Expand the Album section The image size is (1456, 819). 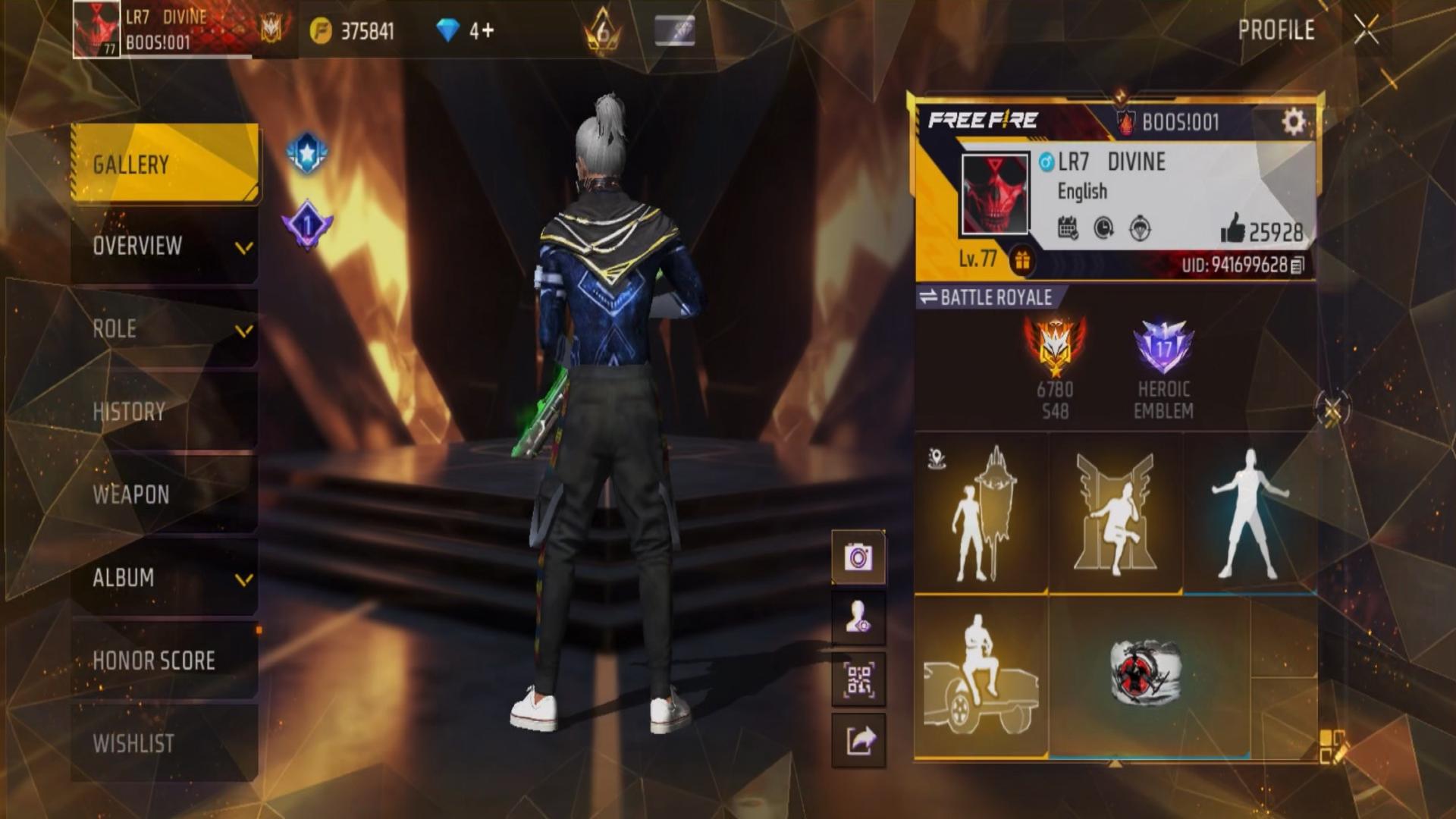165,578
